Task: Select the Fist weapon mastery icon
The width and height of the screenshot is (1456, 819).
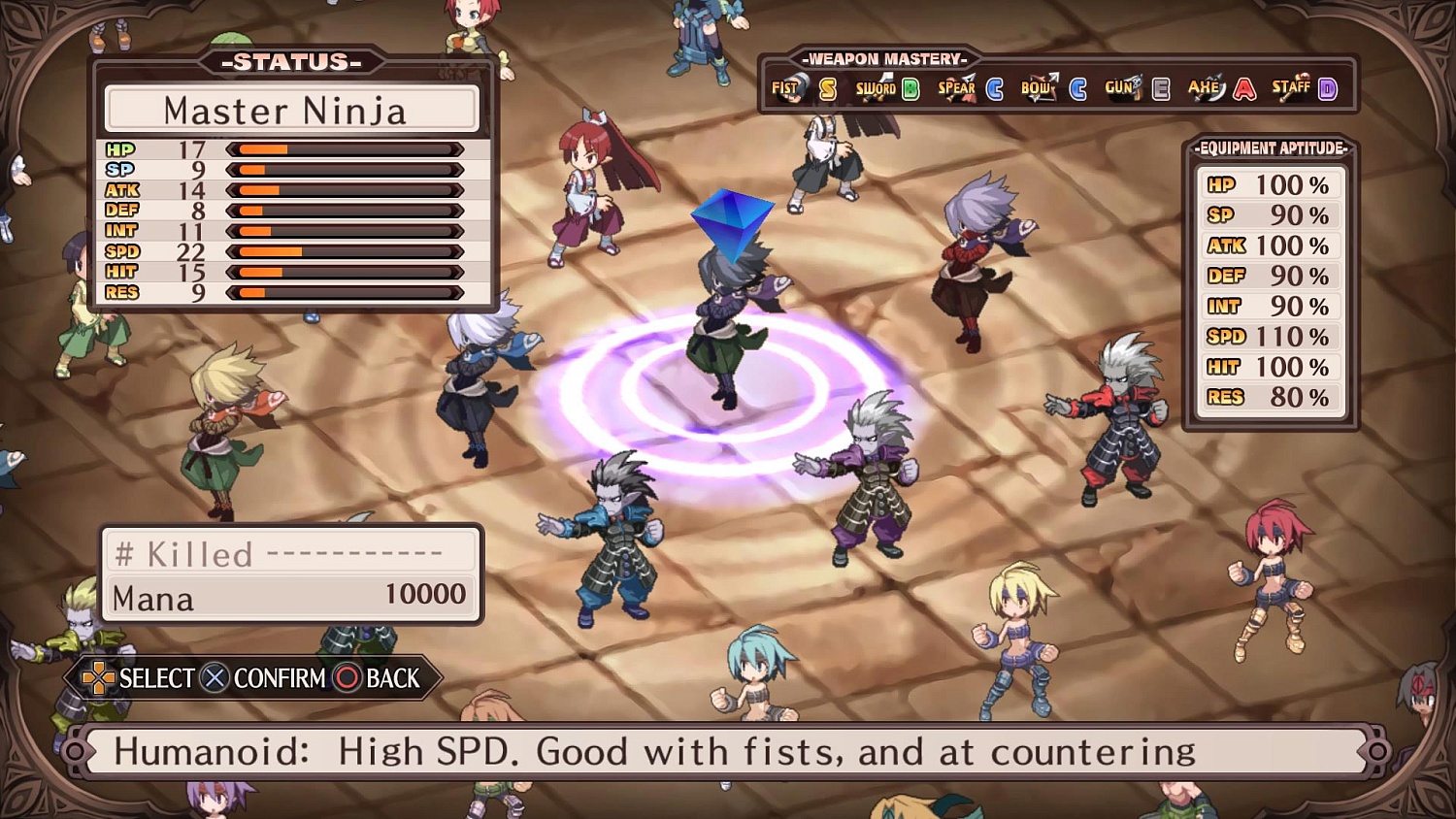Action: tap(787, 88)
